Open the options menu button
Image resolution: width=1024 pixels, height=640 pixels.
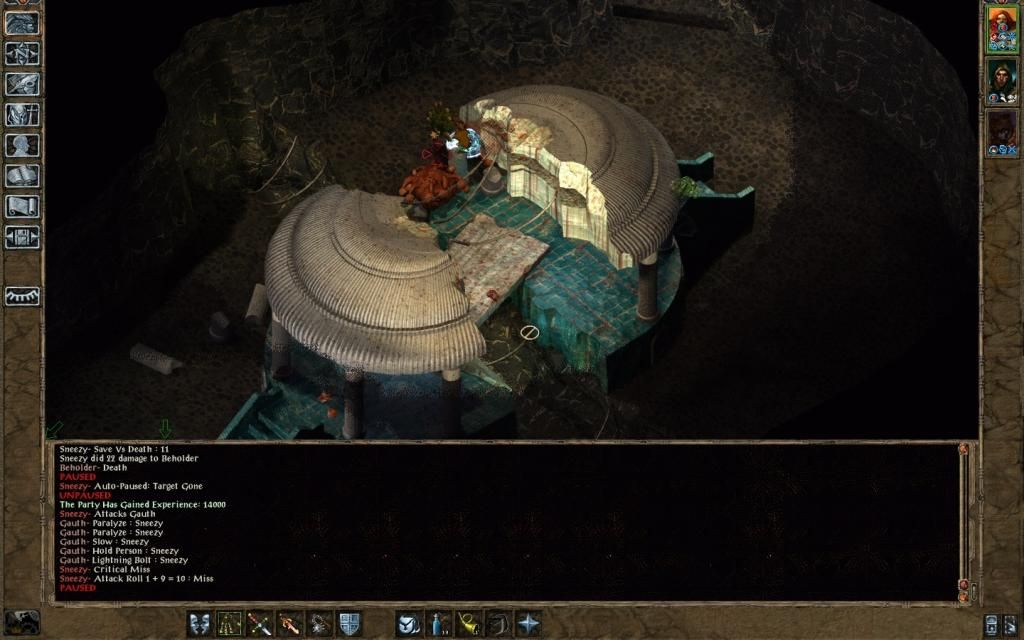(22, 237)
